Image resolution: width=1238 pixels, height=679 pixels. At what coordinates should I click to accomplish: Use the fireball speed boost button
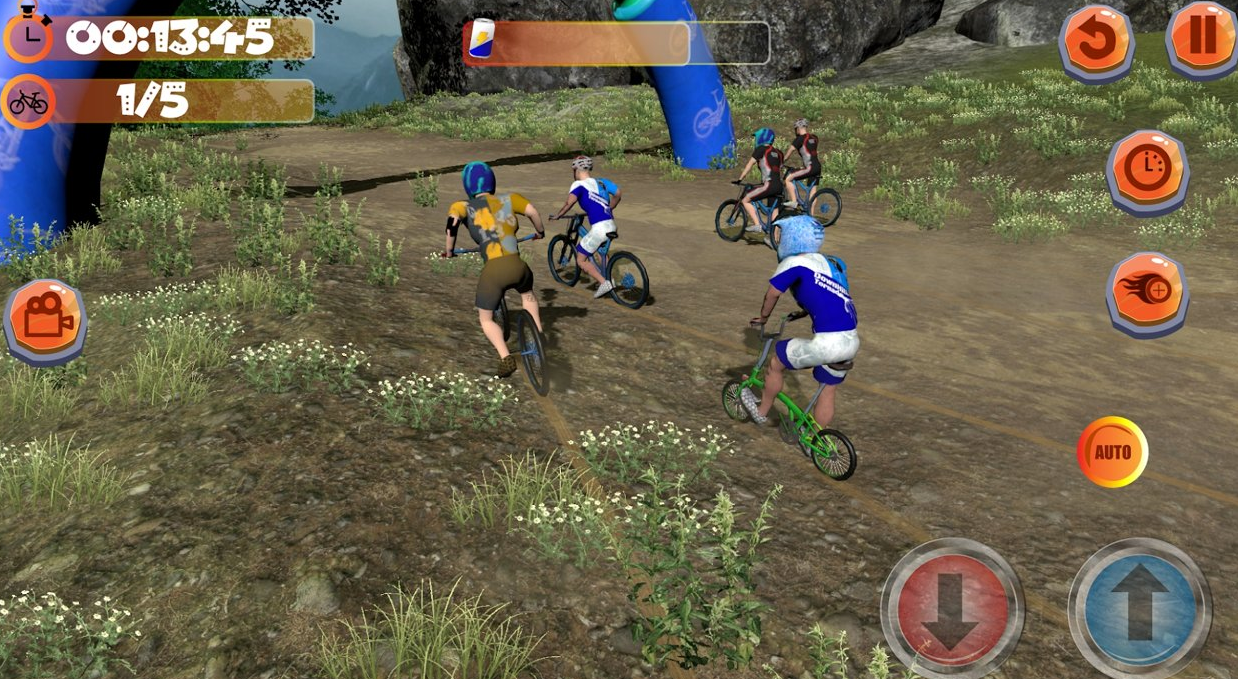(1146, 291)
